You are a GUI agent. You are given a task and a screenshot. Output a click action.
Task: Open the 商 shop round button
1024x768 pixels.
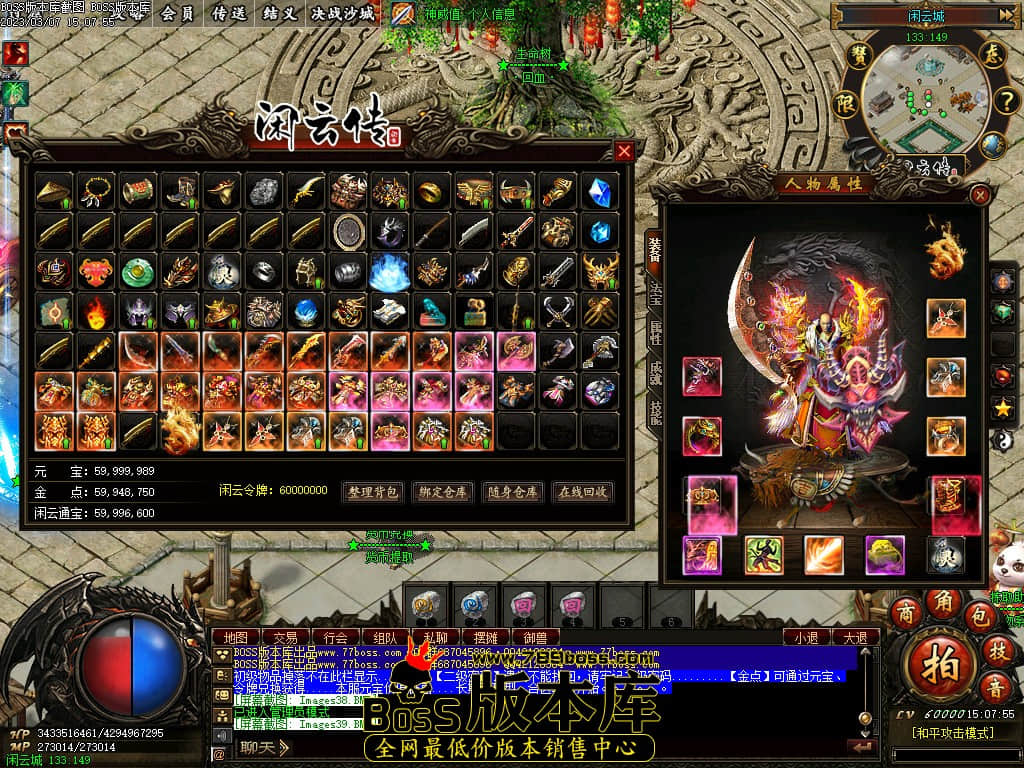pyautogui.click(x=906, y=611)
